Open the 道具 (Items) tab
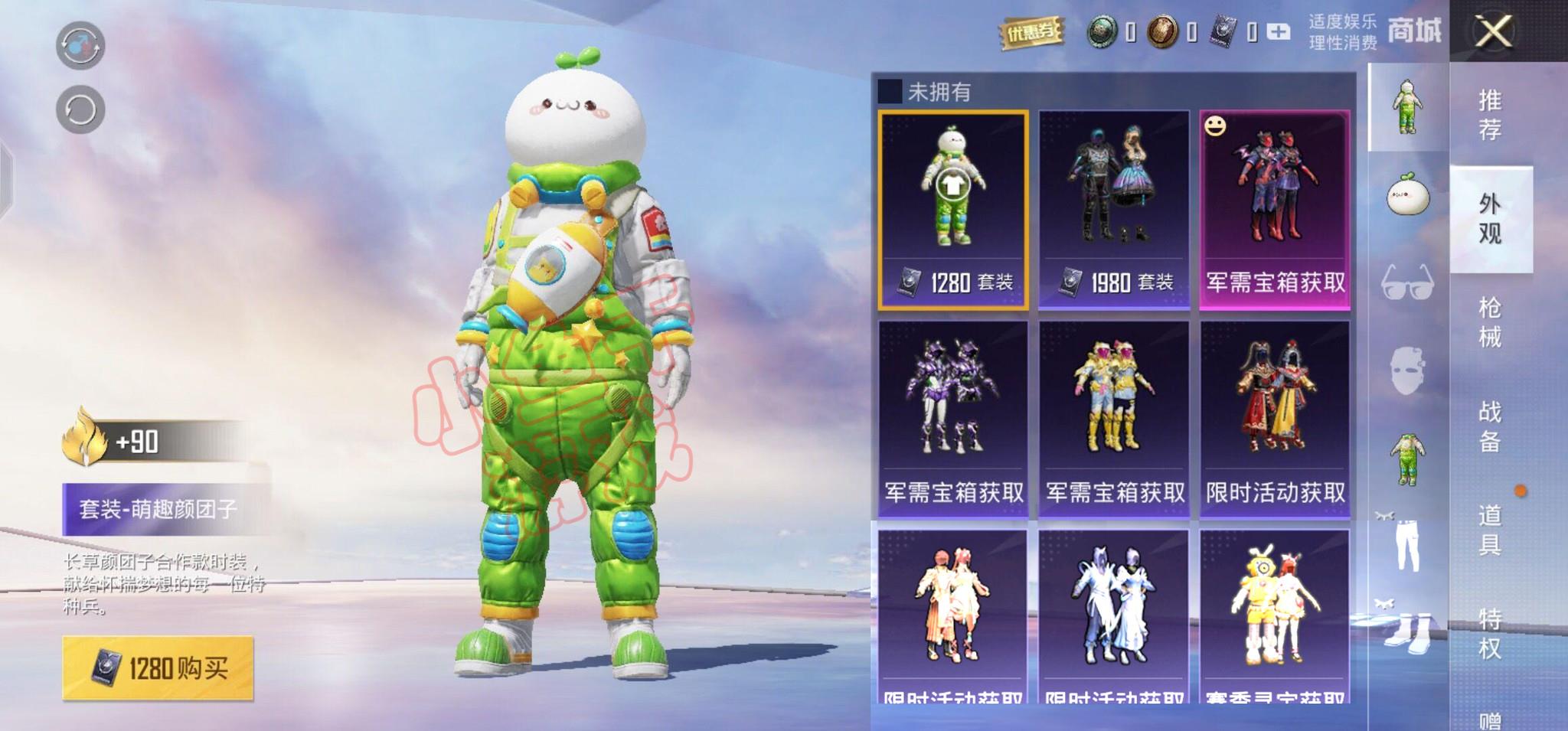Image resolution: width=1568 pixels, height=731 pixels. pyautogui.click(x=1489, y=530)
